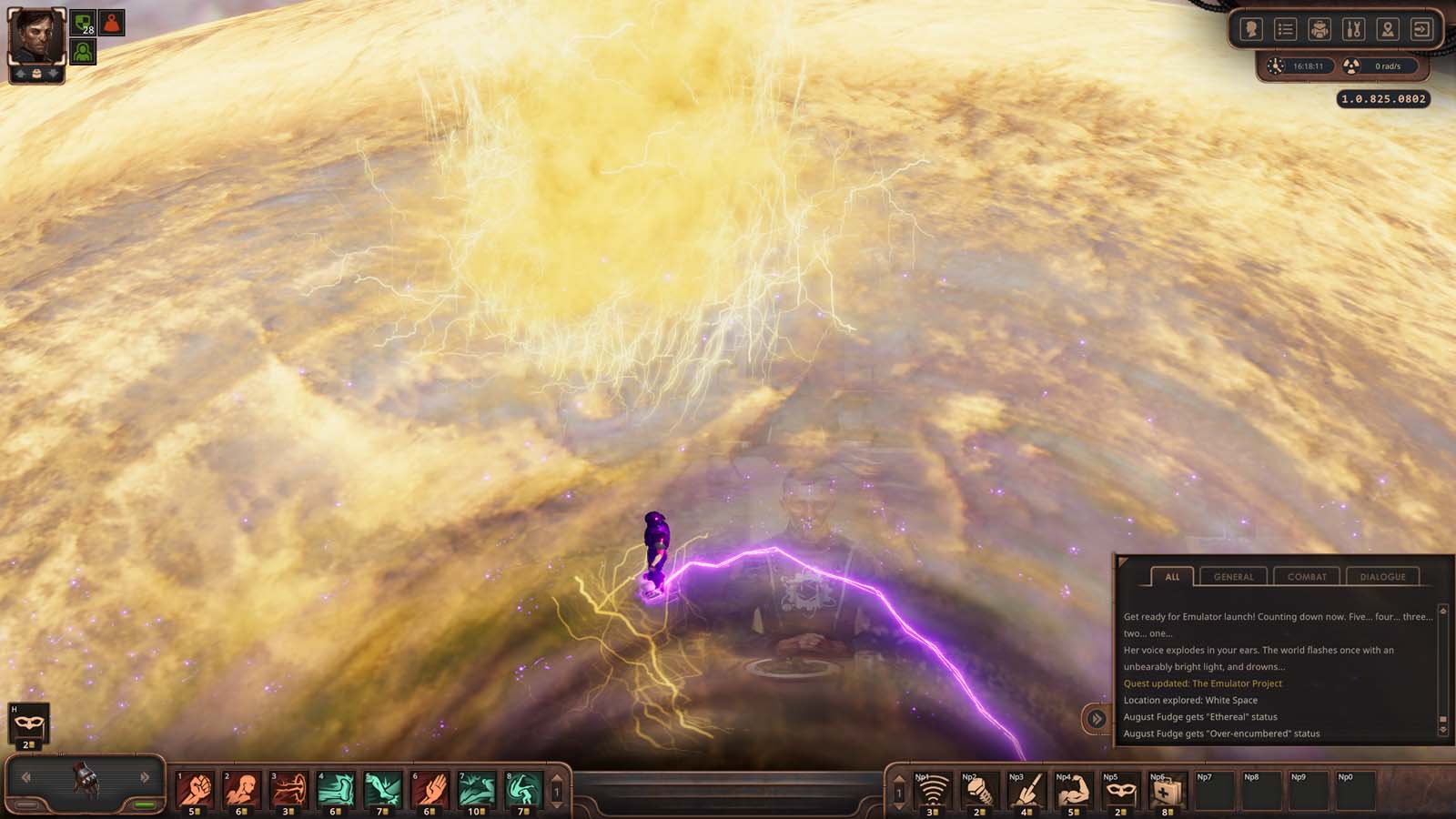1456x819 pixels.
Task: Activate the first aid kit slot
Action: coord(1166,790)
